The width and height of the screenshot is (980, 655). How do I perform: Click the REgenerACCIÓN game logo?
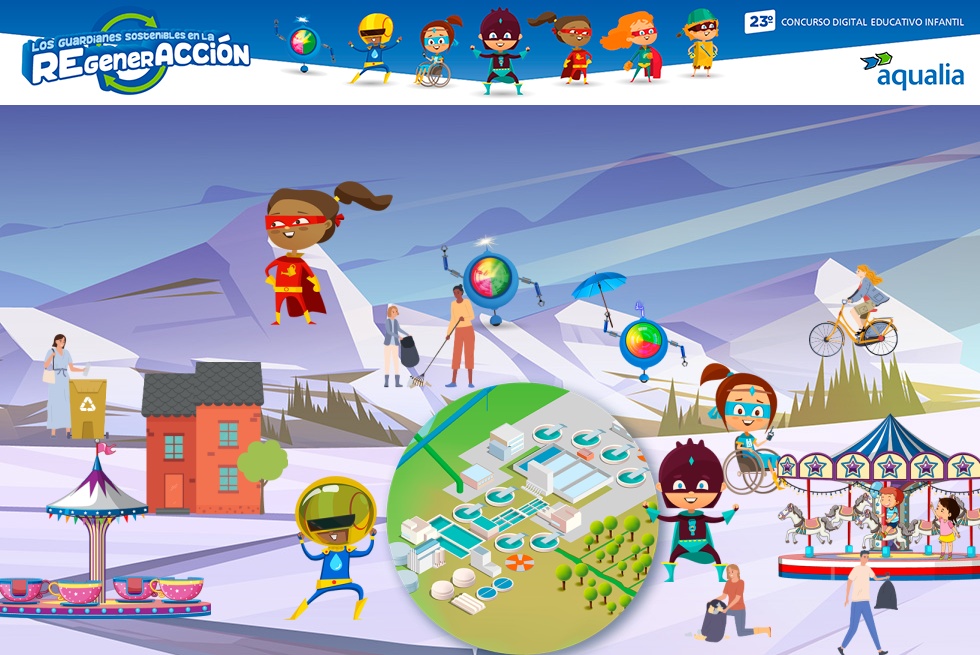(x=136, y=54)
